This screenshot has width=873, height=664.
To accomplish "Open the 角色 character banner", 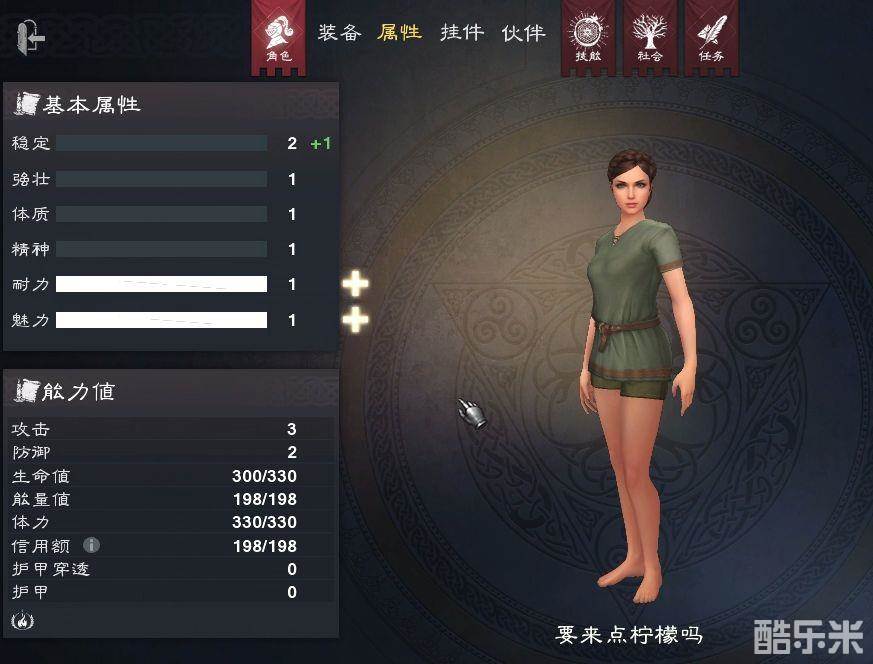I will click(279, 37).
